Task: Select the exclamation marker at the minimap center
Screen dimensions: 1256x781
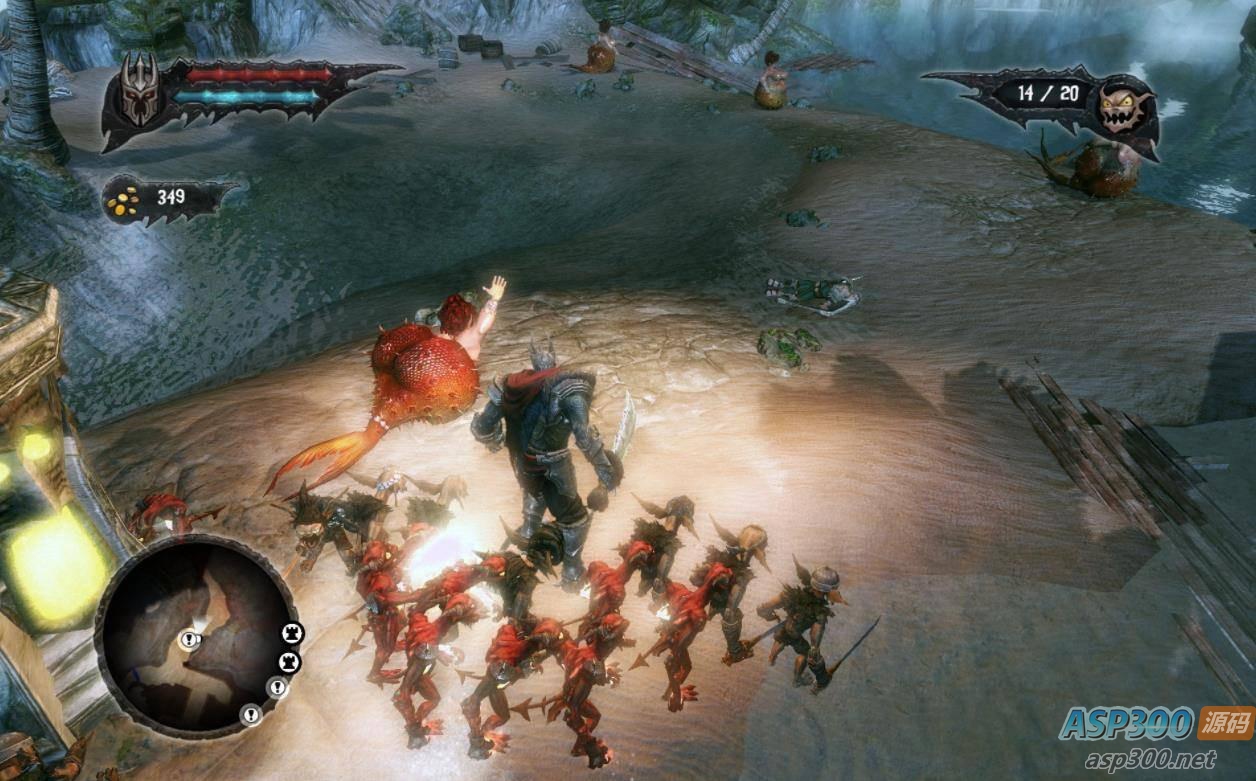Action: (189, 640)
